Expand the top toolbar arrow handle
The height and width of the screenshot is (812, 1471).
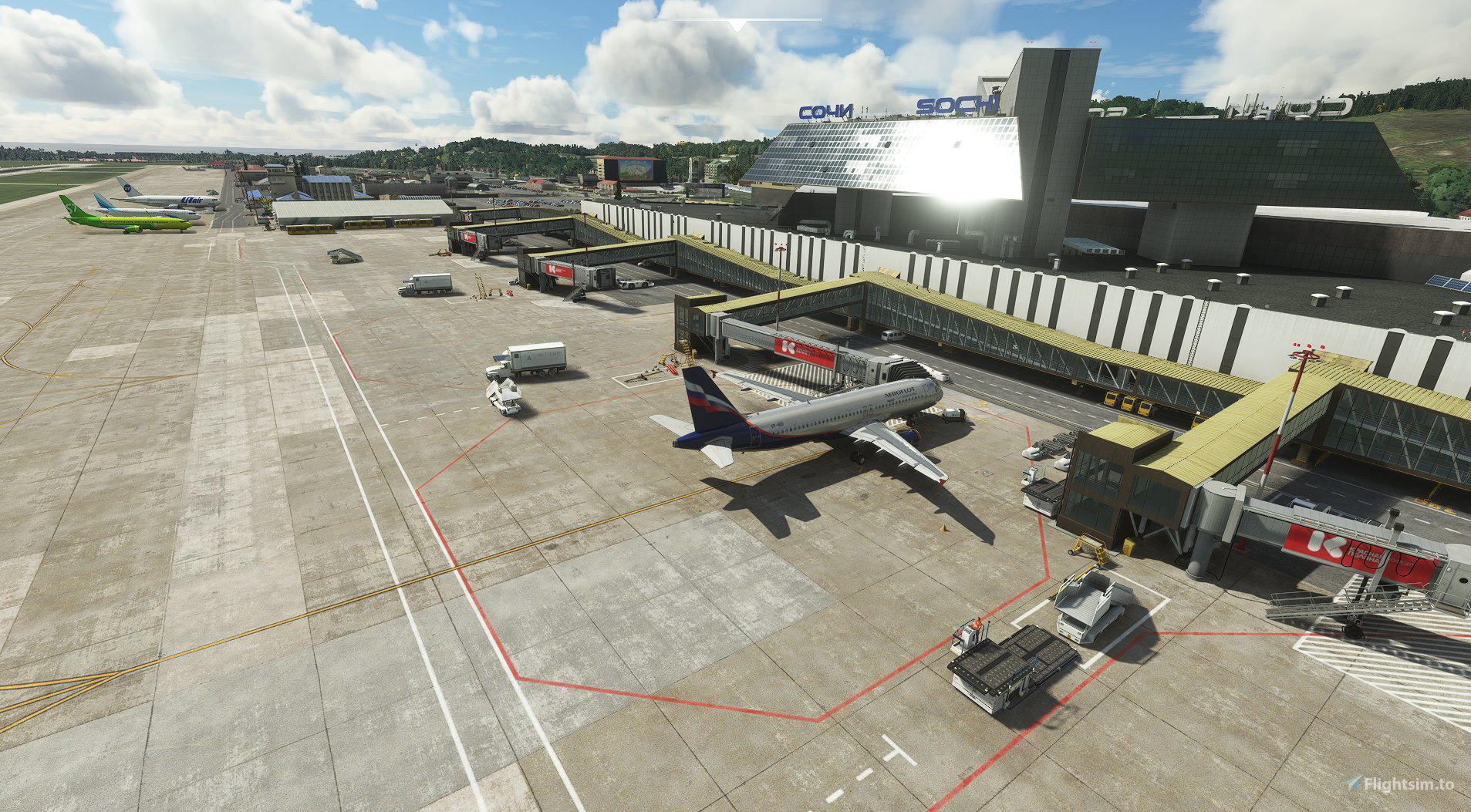738,25
